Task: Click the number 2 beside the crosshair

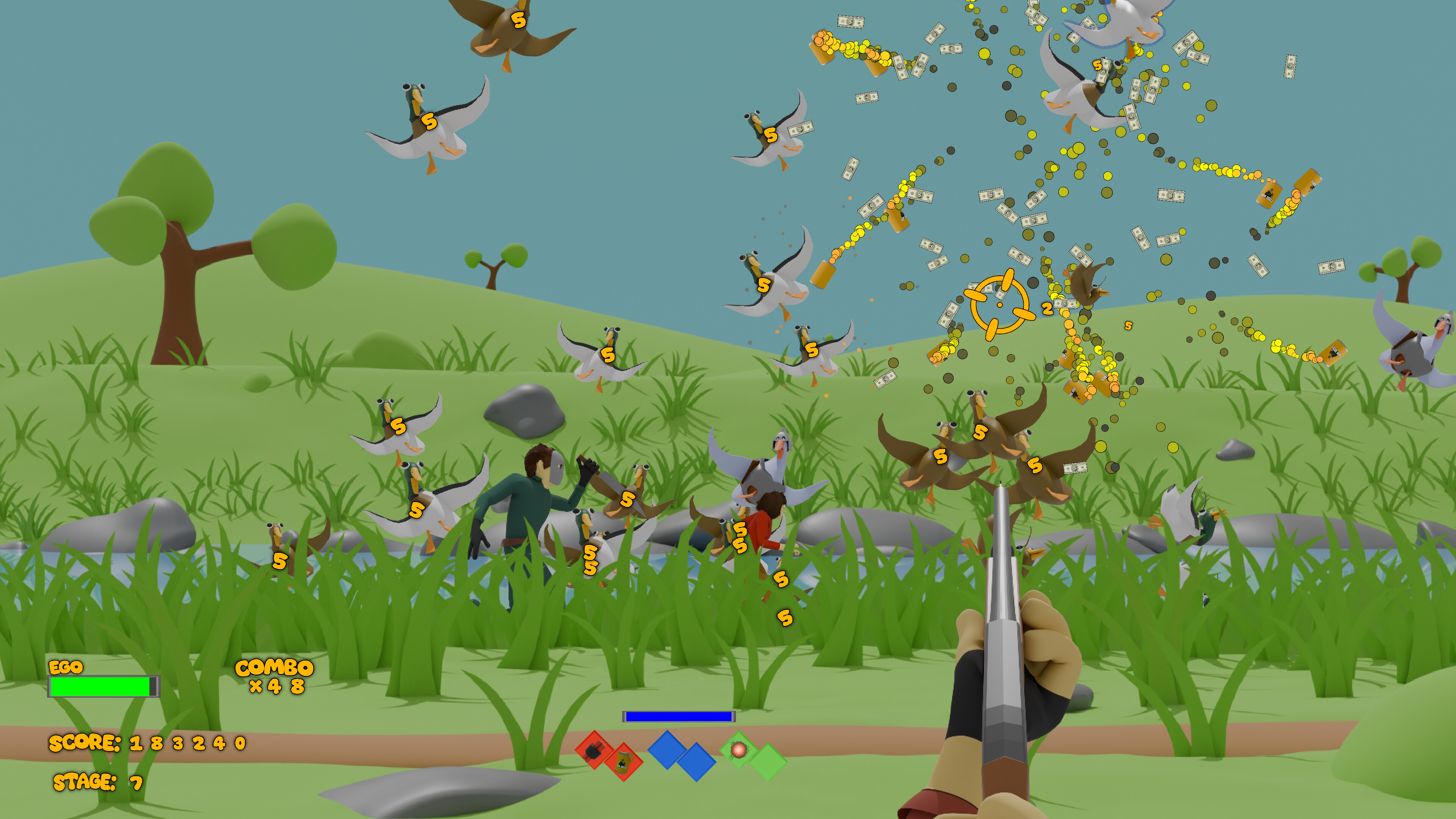Action: (x=1047, y=309)
